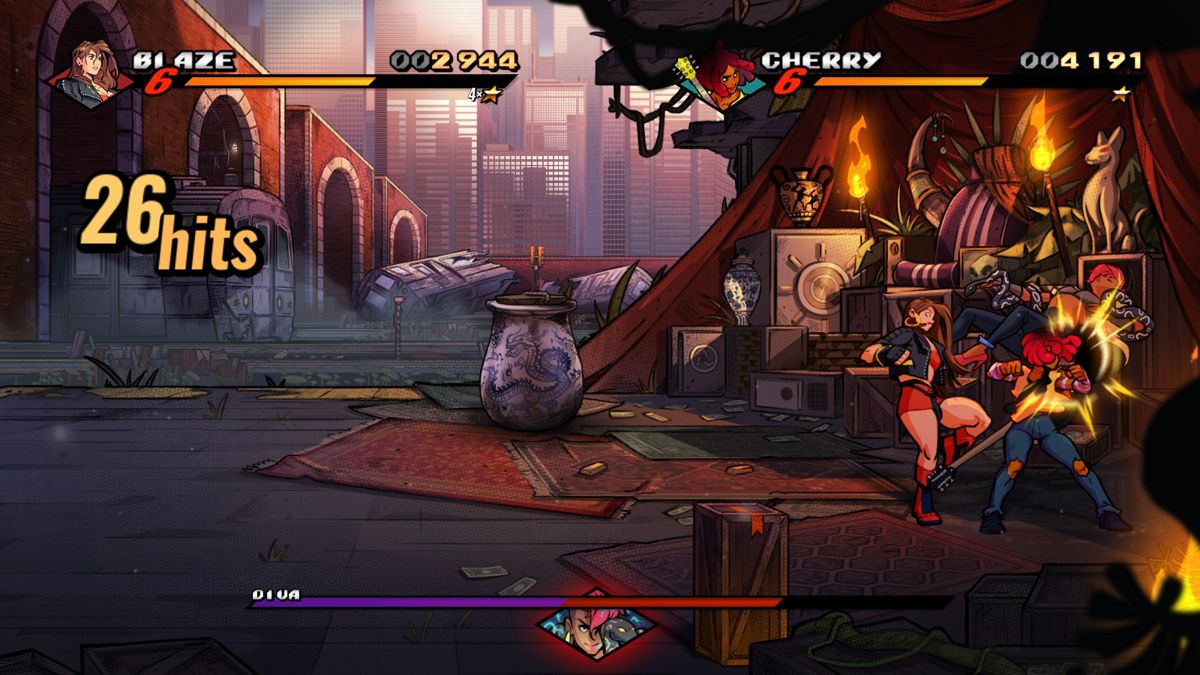
Task: Click Blaze's star special icon
Action: coord(491,95)
